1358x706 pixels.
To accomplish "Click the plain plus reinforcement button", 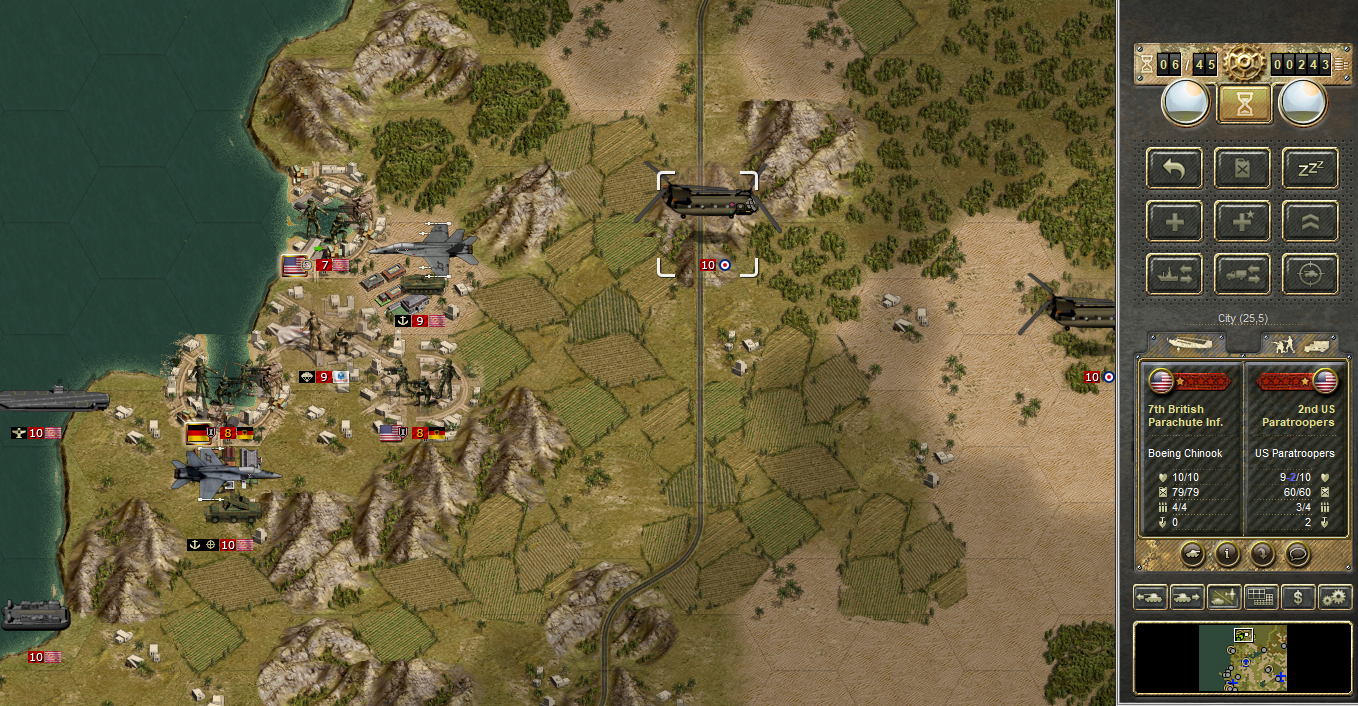I will (x=1174, y=221).
